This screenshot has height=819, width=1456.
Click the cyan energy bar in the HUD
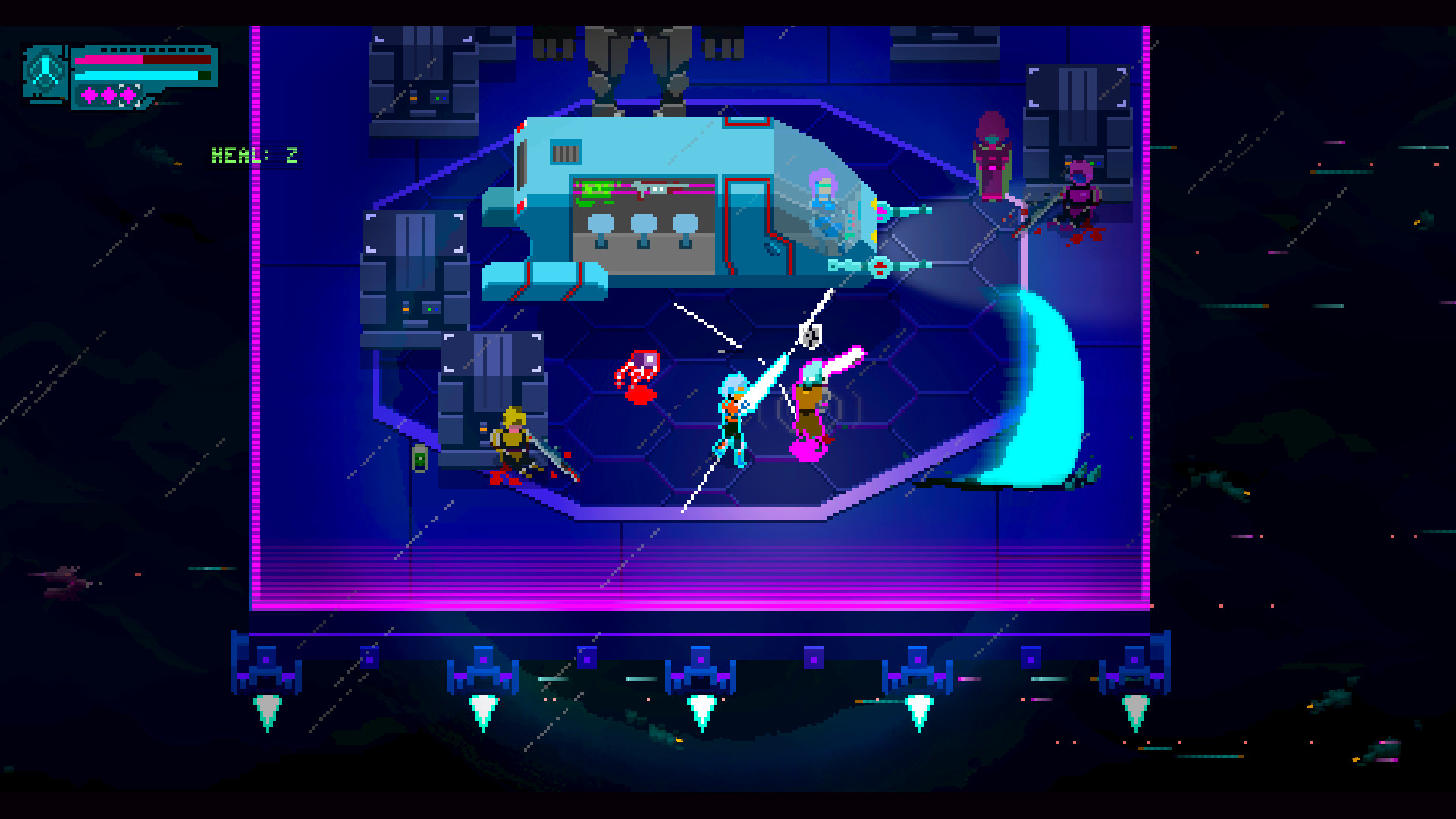point(136,76)
